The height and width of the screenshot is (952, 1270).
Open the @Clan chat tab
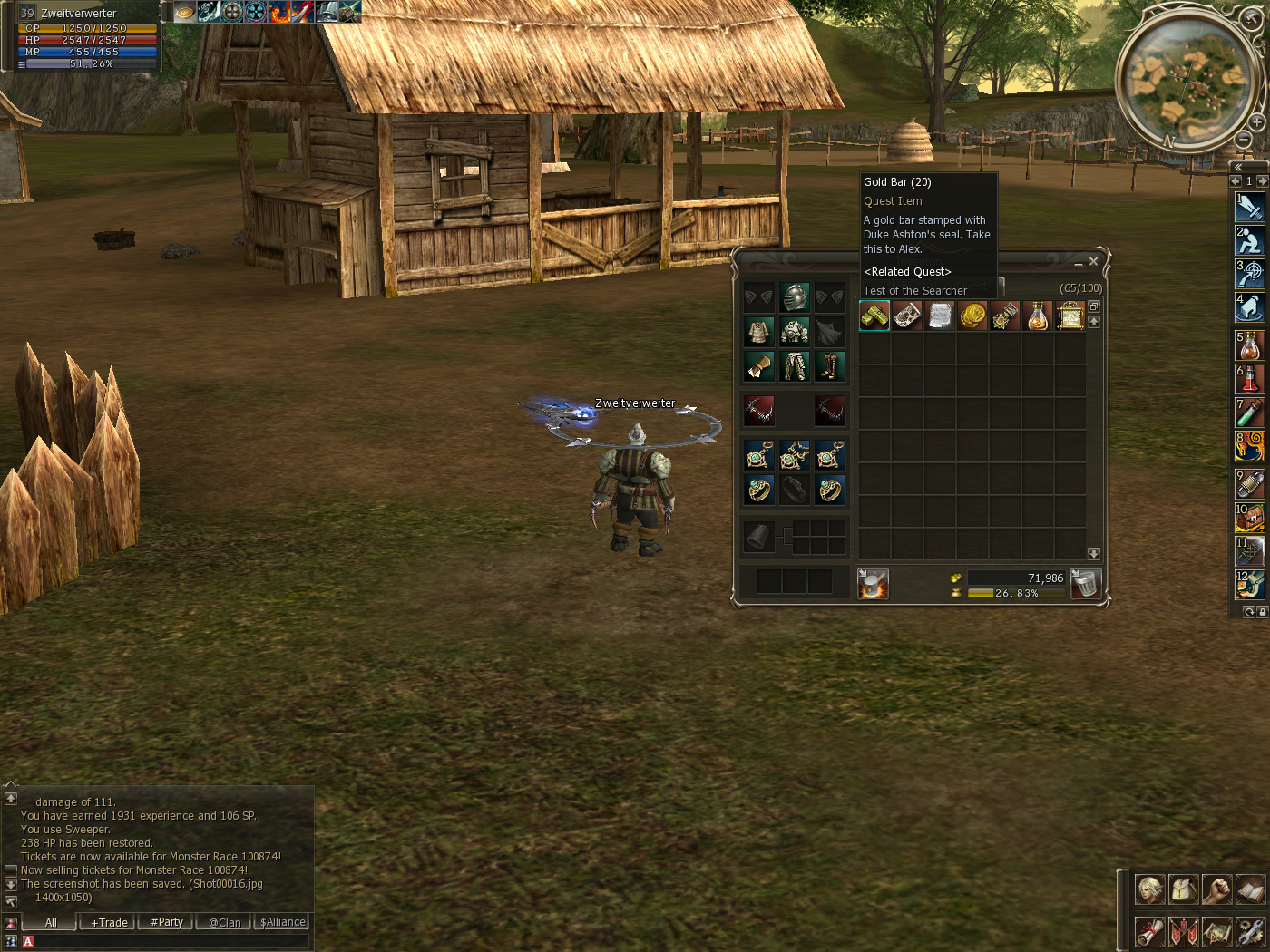coord(224,922)
